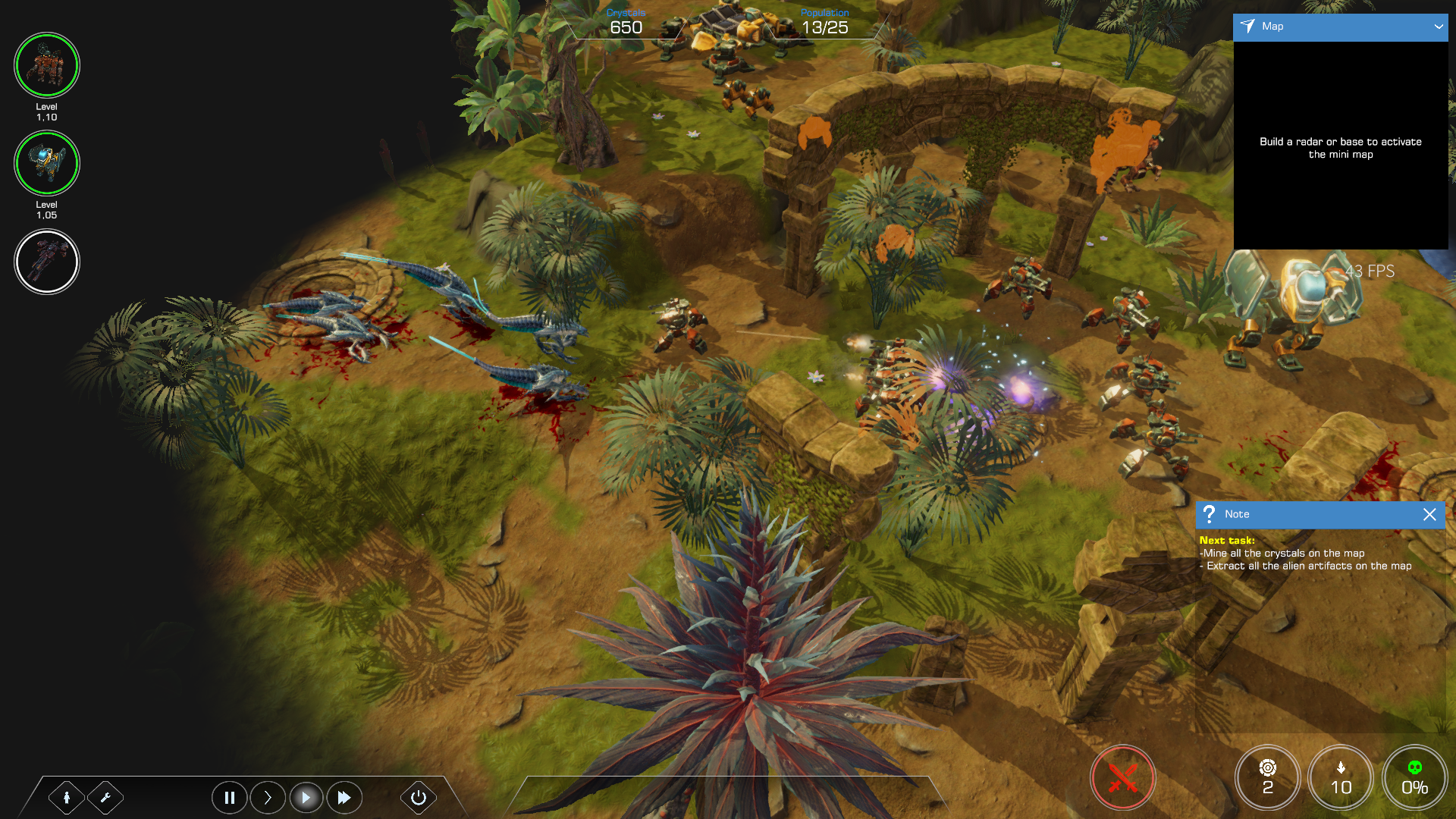Click the green skull percentage indicator
The width and height of the screenshot is (1456, 819).
(1414, 778)
